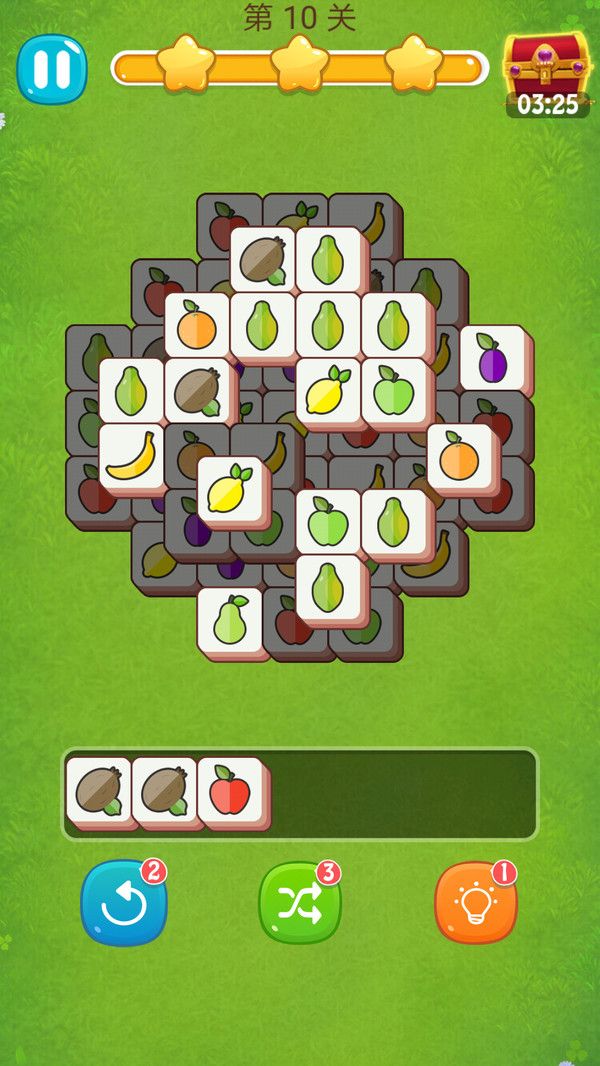600x1066 pixels.
Task: Choose the uncovered pear tile
Action: (230, 621)
